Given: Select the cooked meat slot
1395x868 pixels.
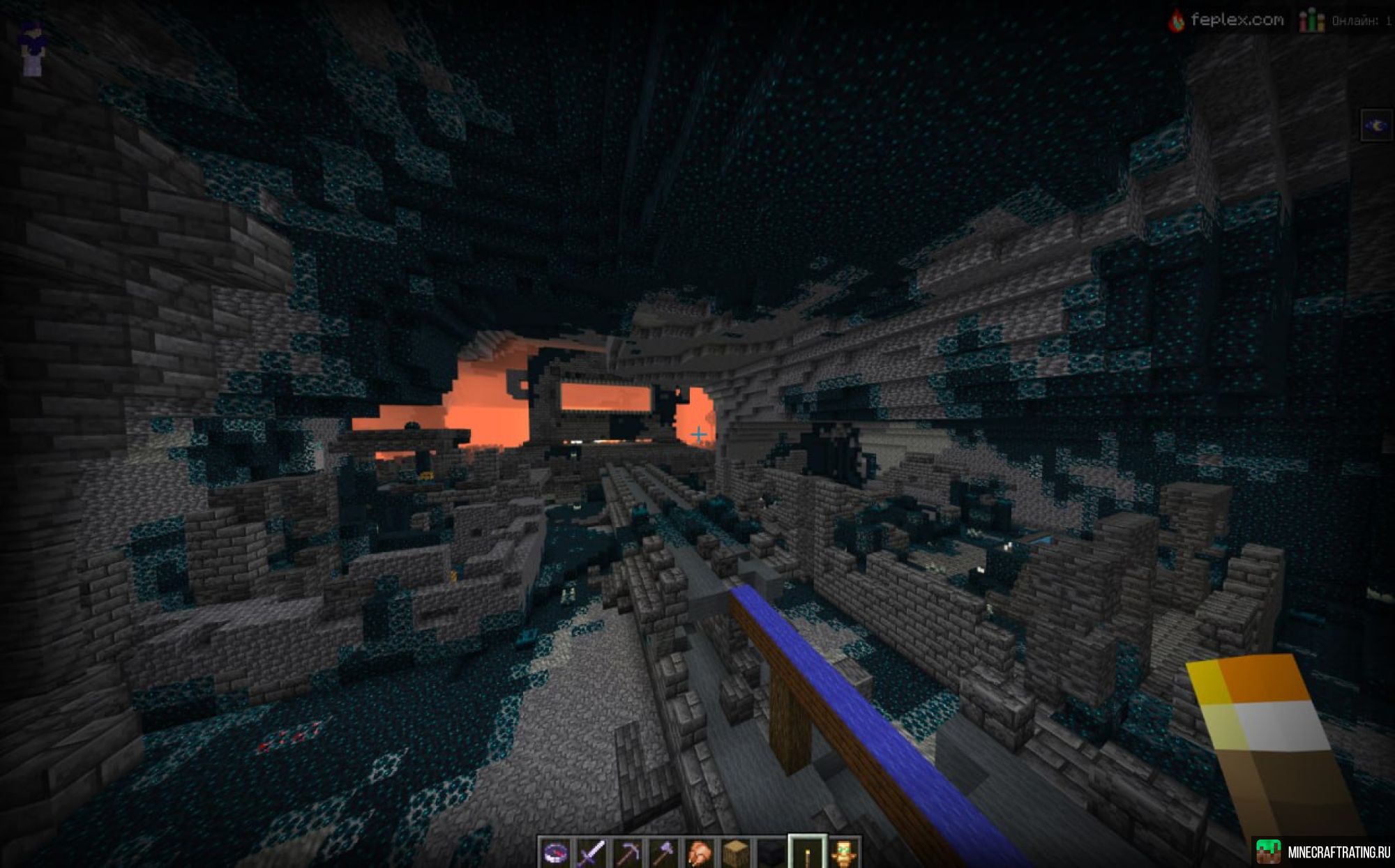Looking at the screenshot, I should (x=700, y=852).
